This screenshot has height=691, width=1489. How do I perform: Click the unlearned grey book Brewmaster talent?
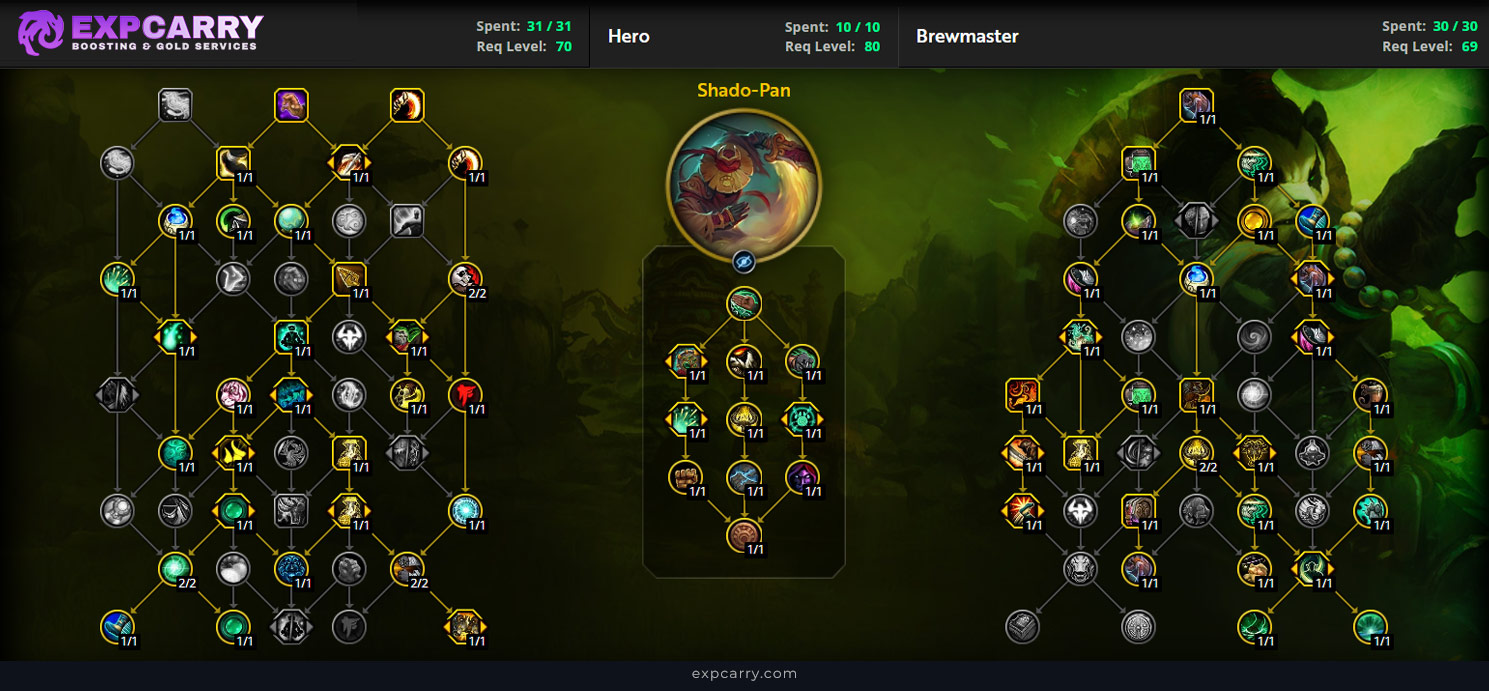(1022, 626)
